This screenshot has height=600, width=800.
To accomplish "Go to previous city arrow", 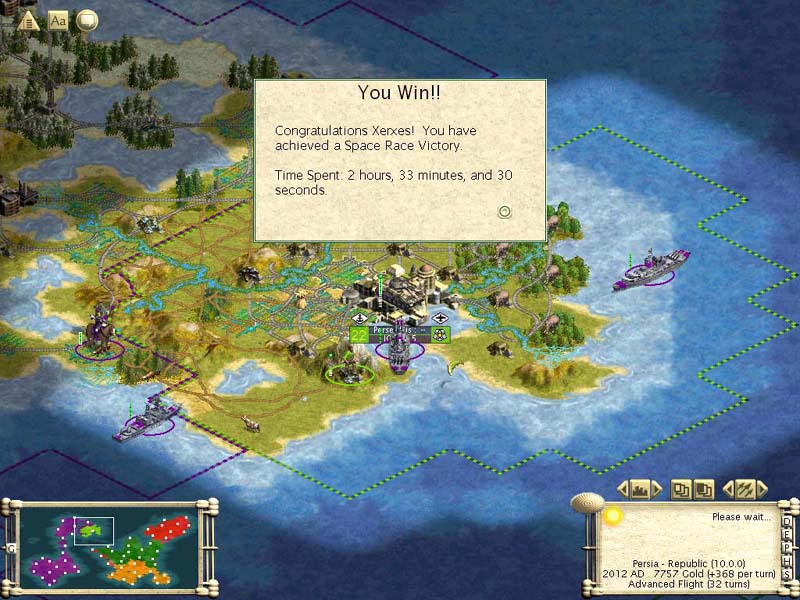I will [622, 489].
